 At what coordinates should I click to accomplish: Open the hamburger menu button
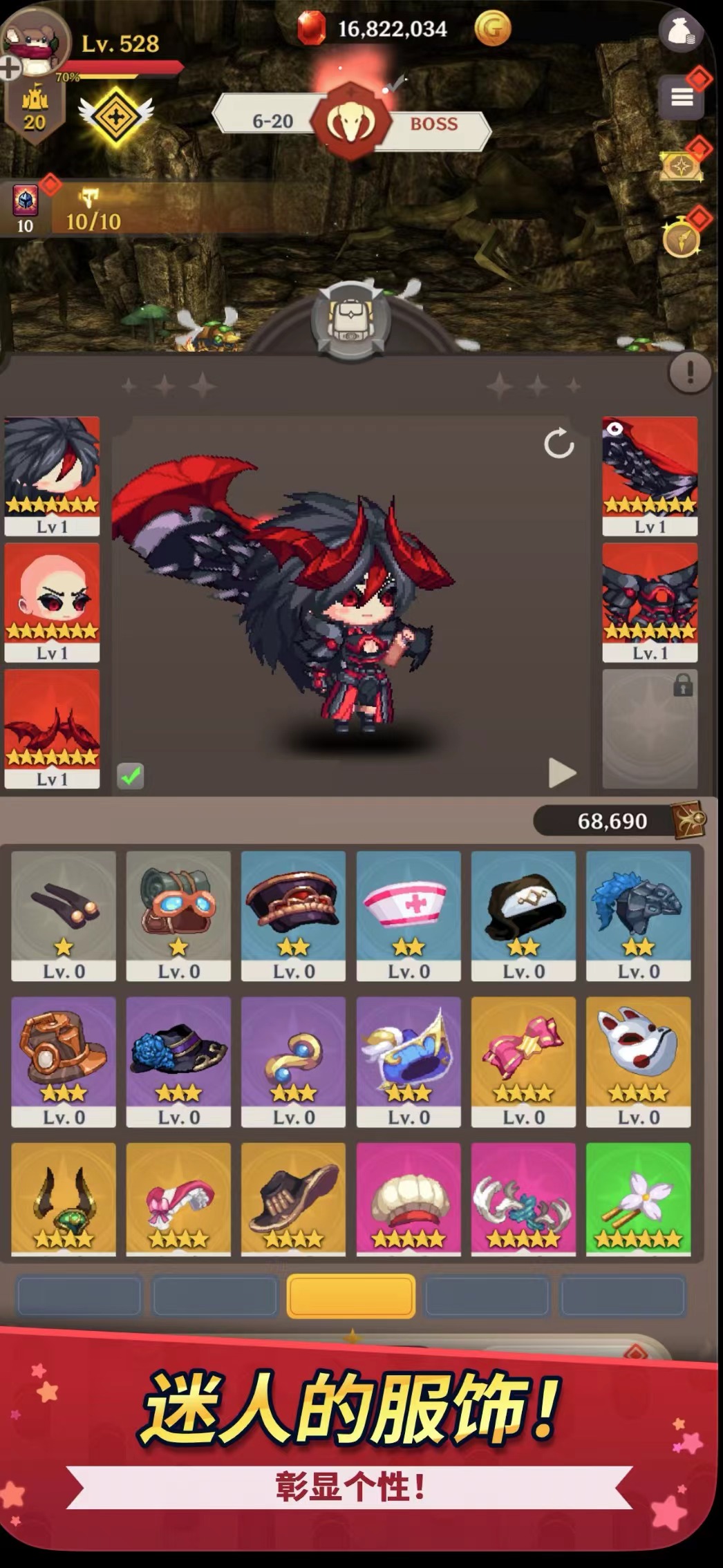point(682,97)
